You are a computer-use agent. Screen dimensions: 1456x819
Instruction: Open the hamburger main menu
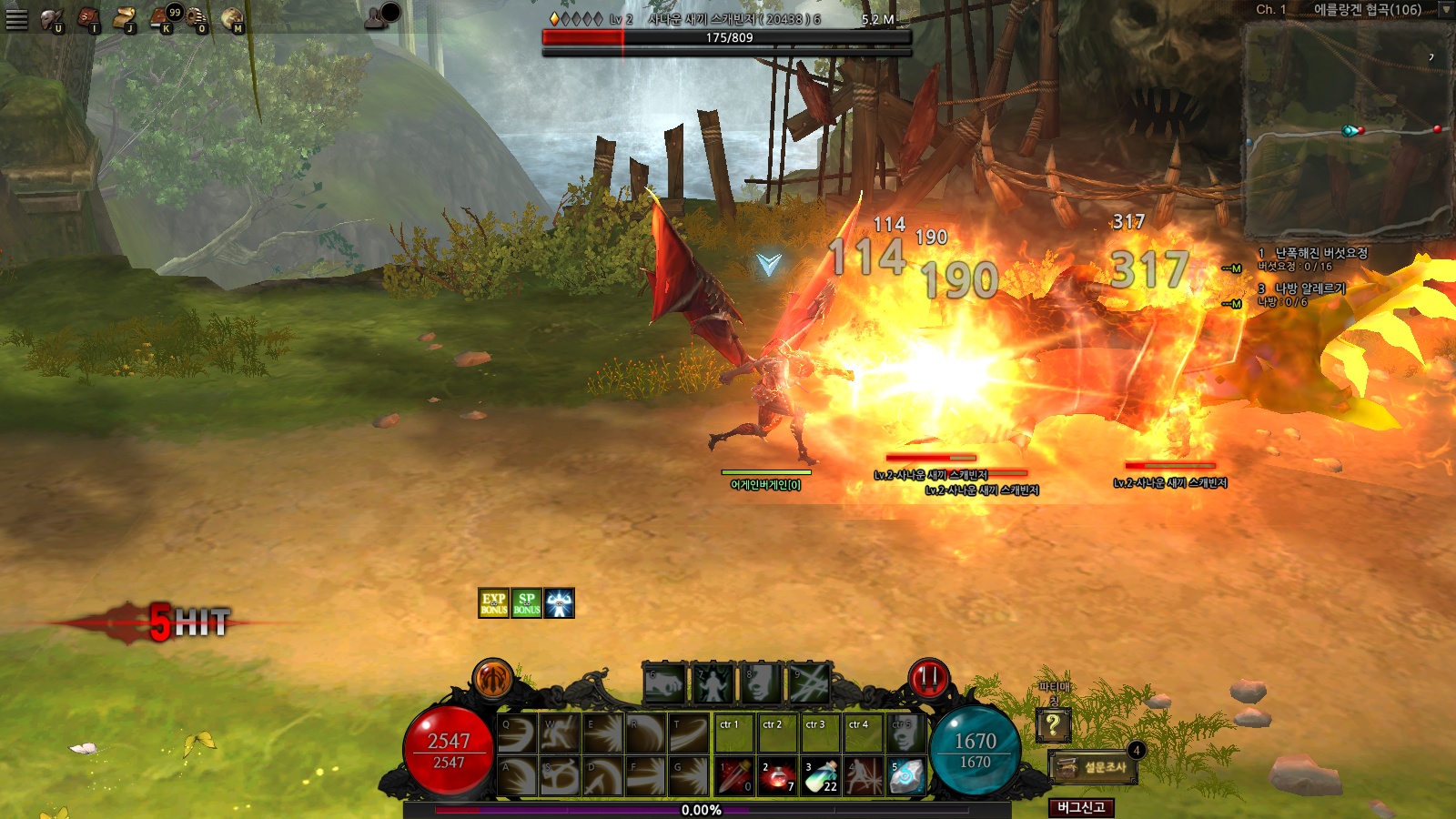16,18
